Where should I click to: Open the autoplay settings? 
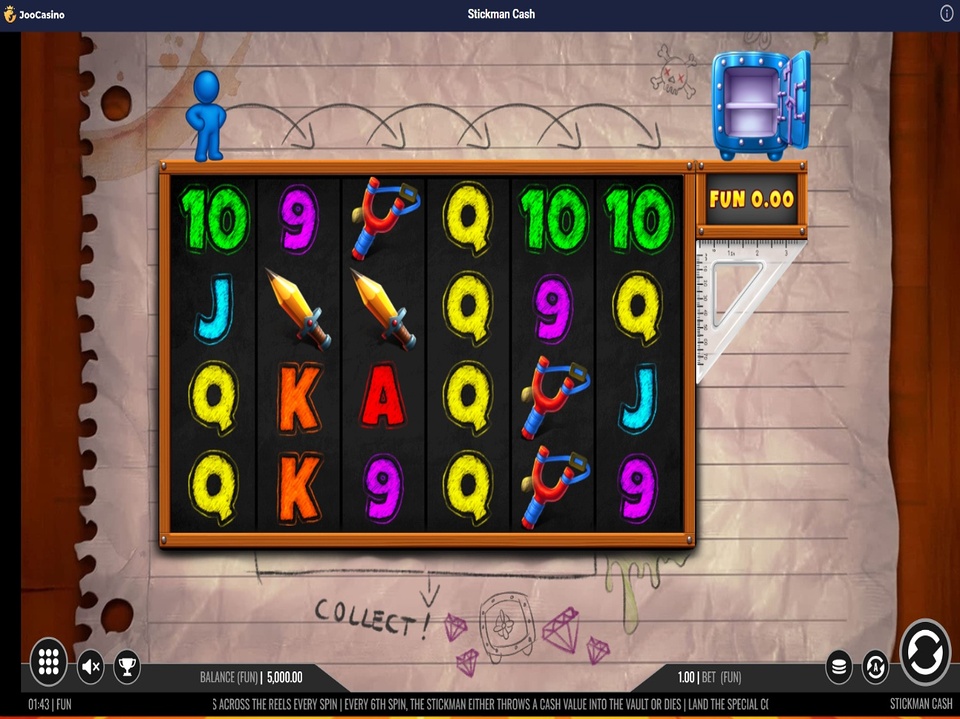point(875,666)
